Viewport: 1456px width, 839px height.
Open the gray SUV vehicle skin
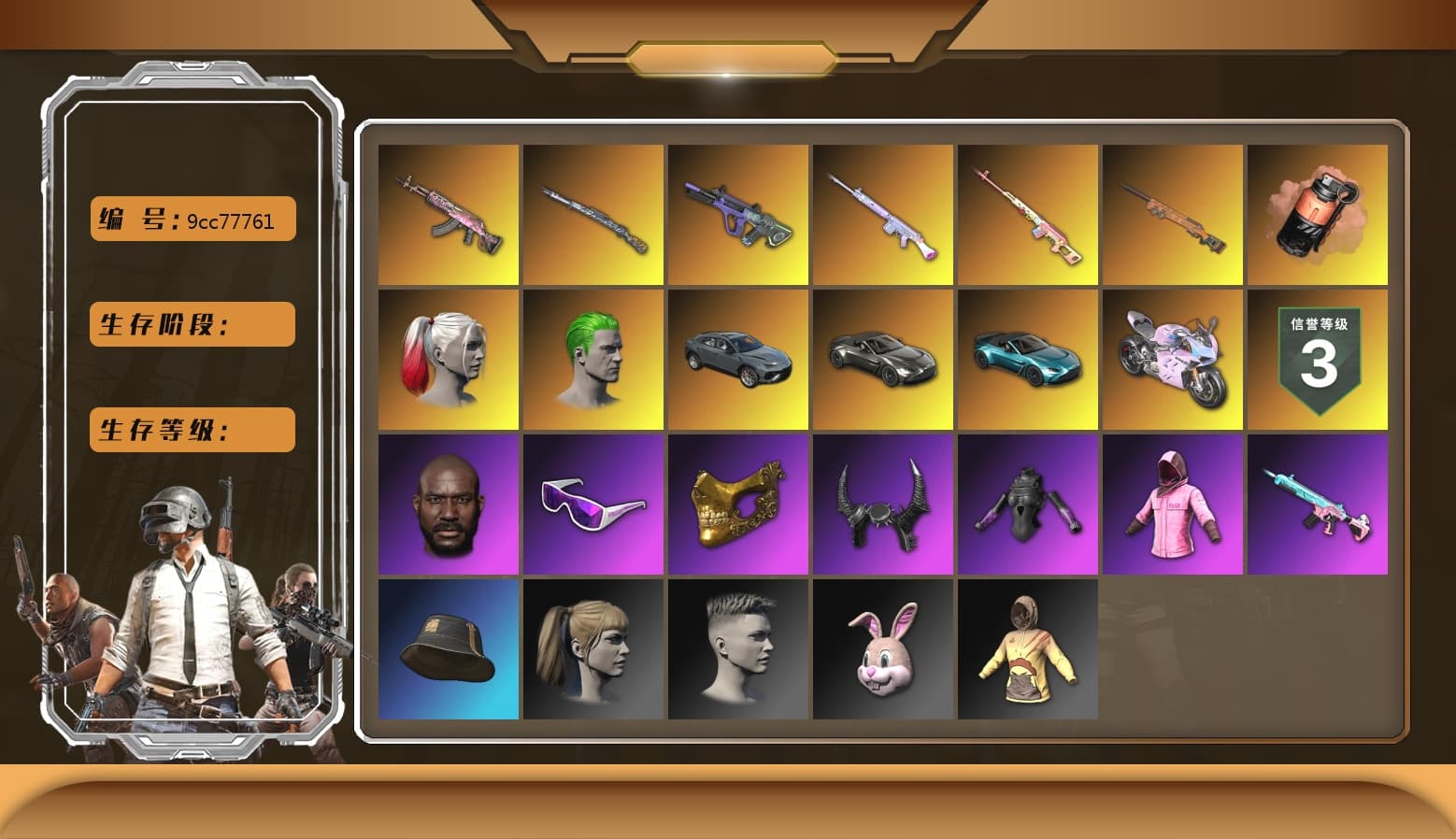pos(738,358)
